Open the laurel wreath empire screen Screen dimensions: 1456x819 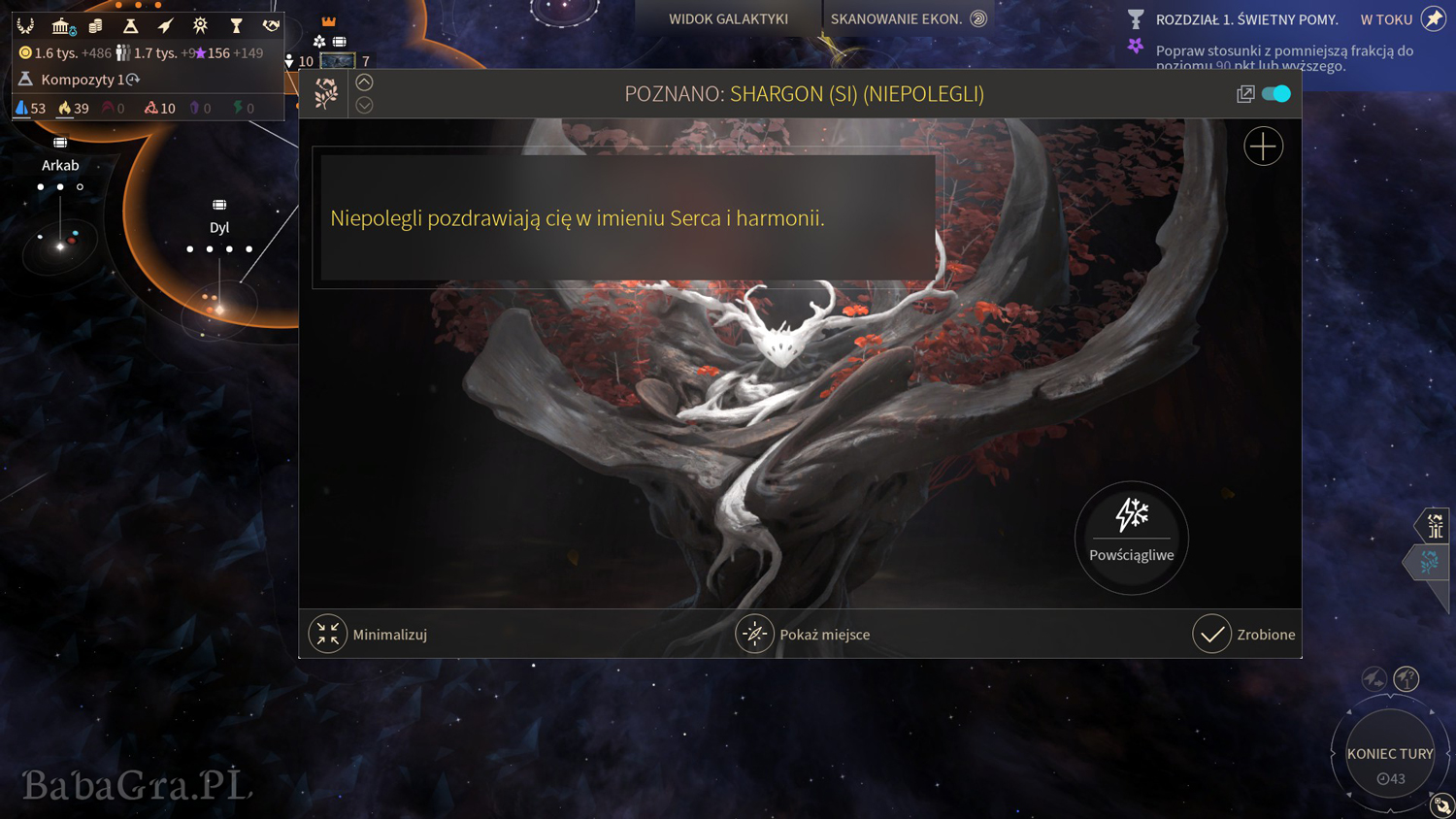click(x=26, y=25)
